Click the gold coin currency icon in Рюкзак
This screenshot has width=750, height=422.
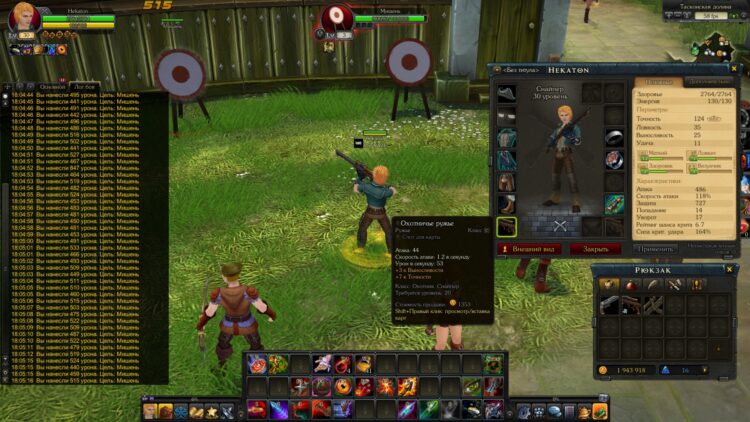603,370
